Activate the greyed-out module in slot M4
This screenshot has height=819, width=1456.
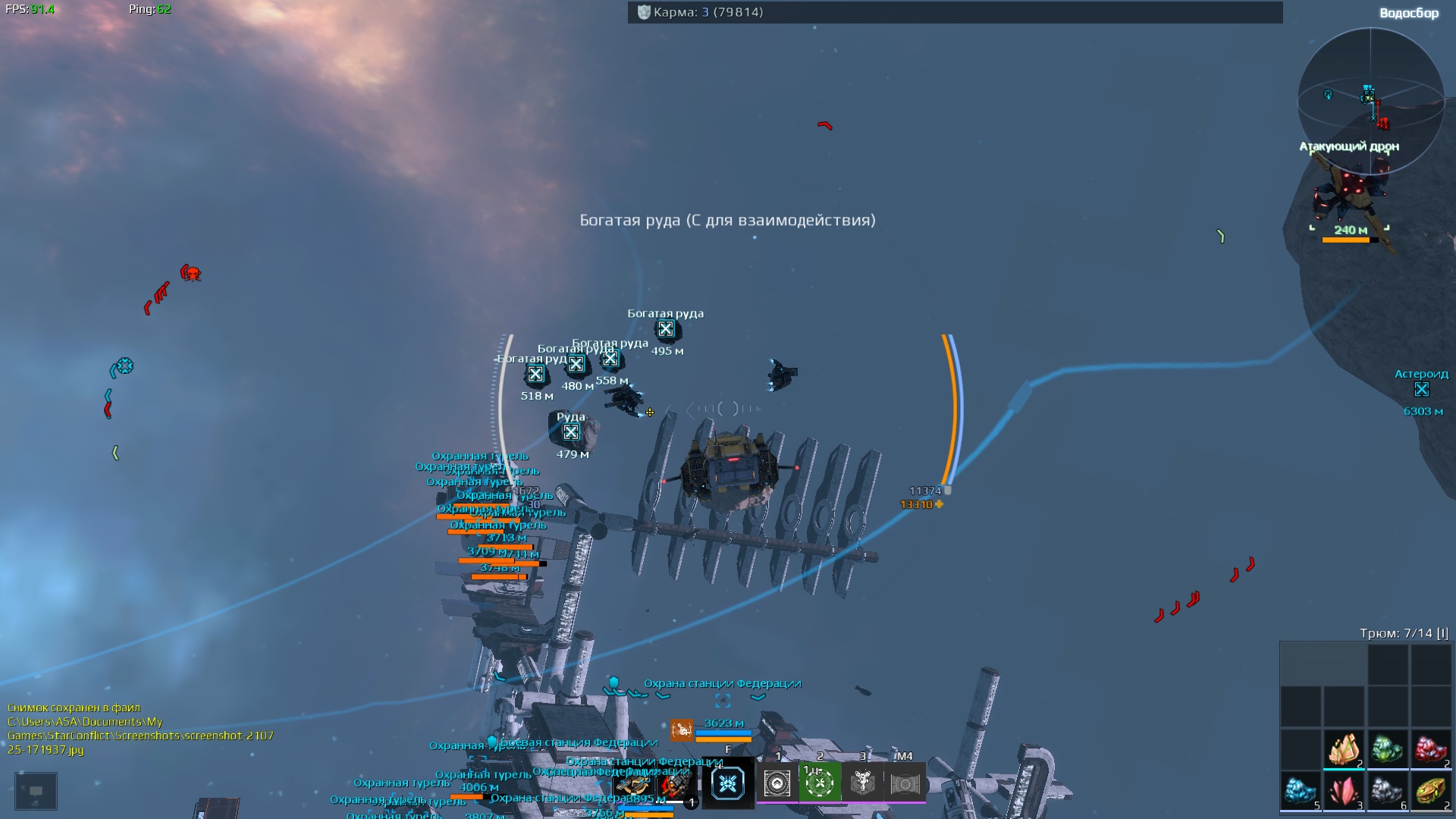tap(905, 783)
